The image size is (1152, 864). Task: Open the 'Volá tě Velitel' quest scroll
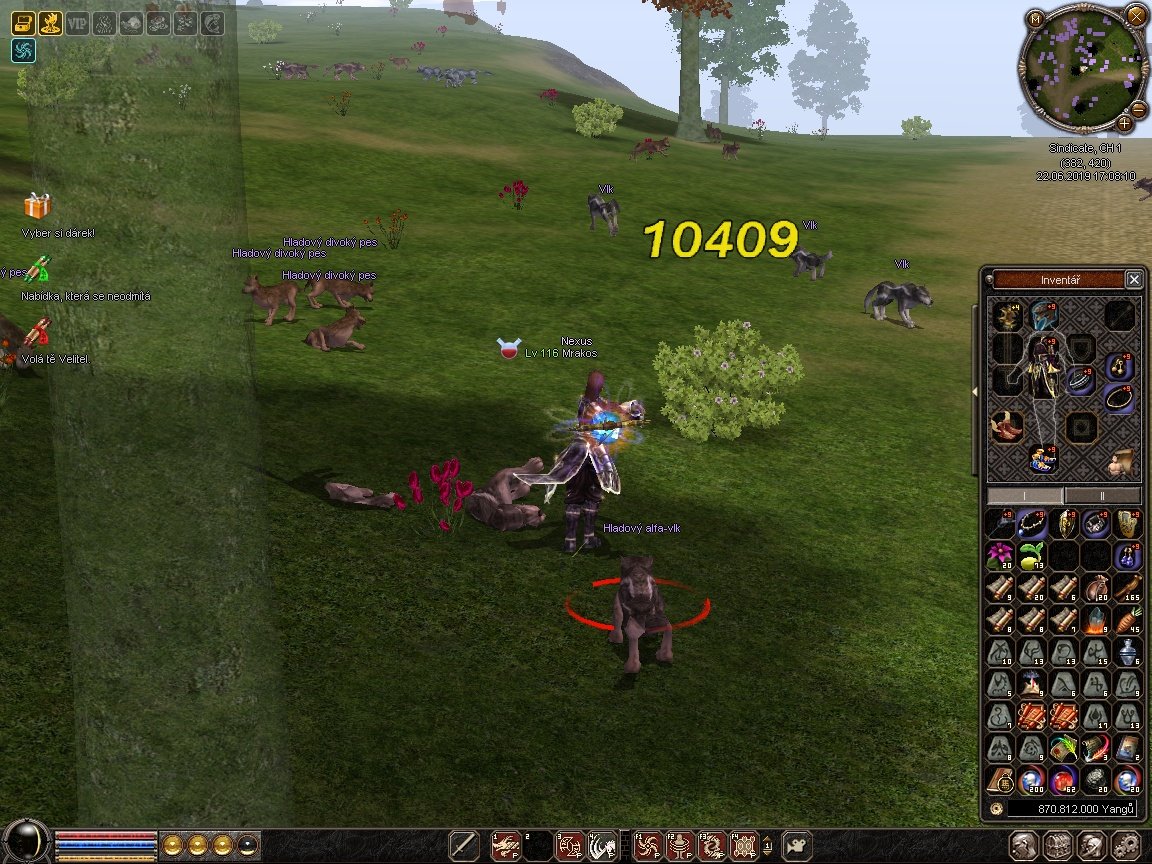[37, 333]
